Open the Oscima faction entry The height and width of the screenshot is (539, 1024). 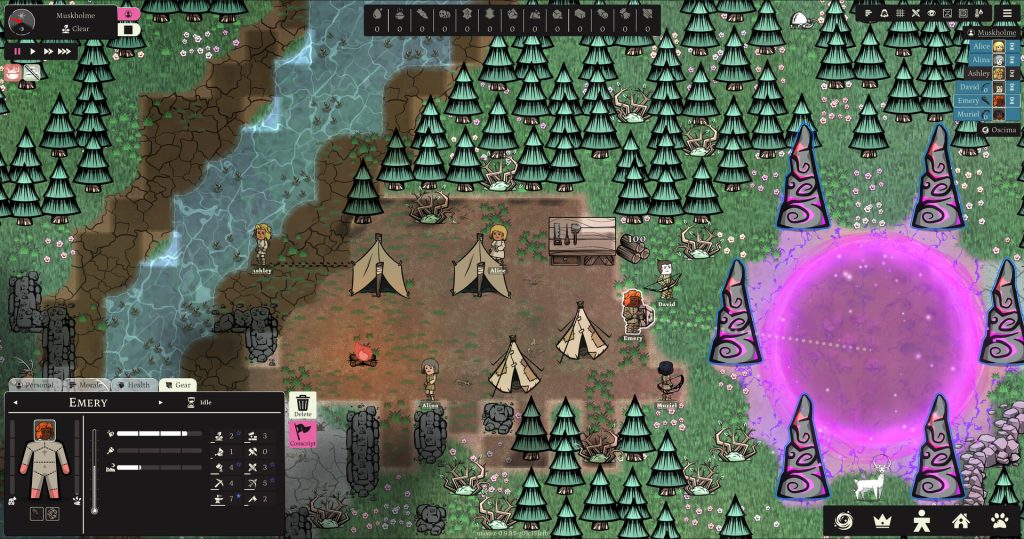pyautogui.click(x=997, y=130)
